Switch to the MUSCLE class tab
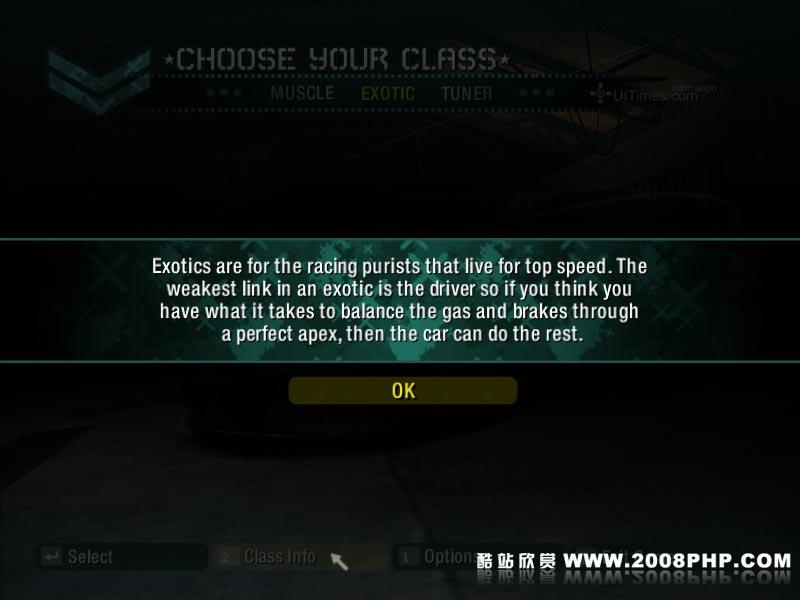Image resolution: width=800 pixels, height=600 pixels. click(x=302, y=93)
